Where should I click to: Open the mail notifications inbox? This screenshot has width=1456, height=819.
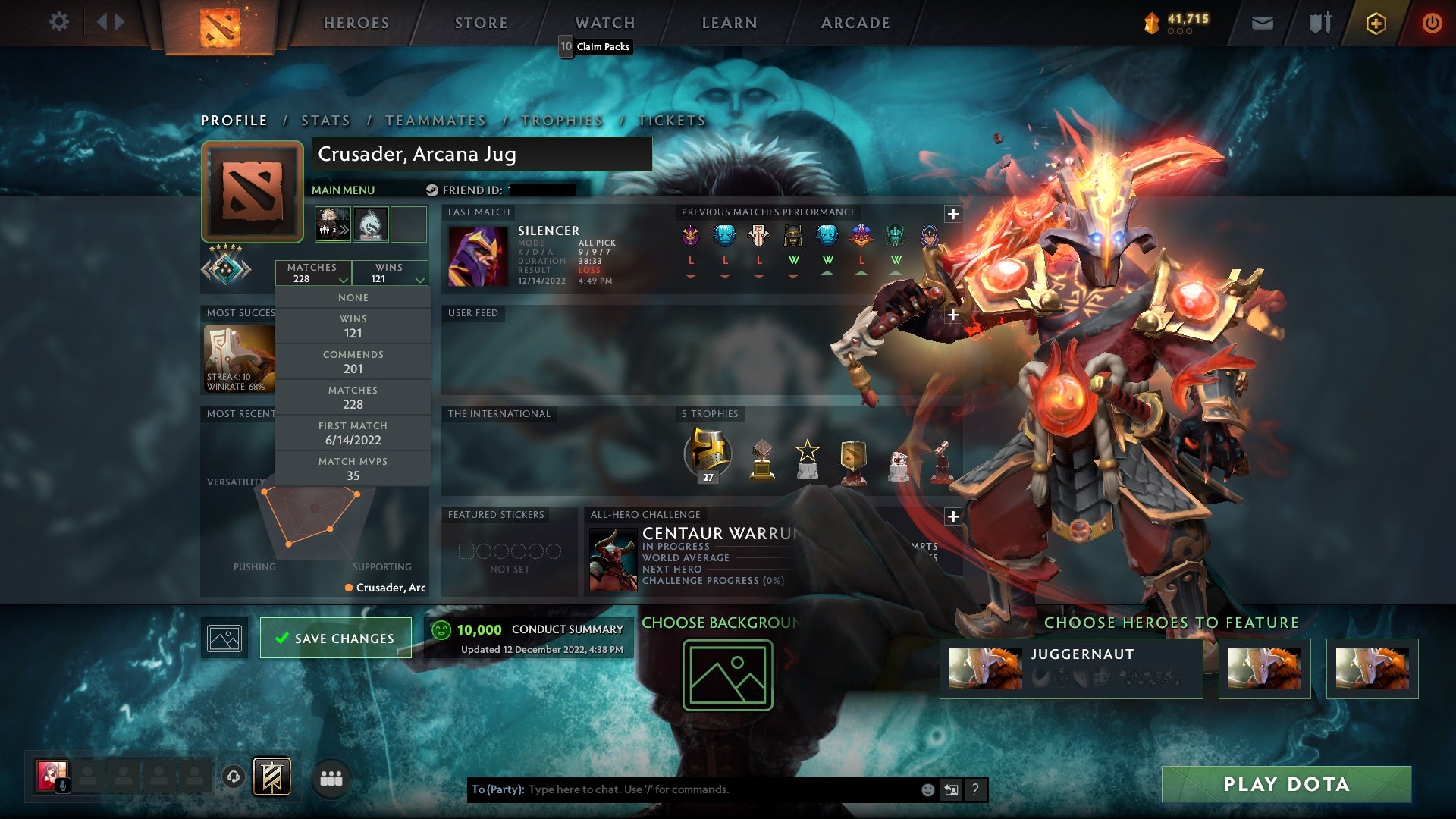pyautogui.click(x=1262, y=23)
